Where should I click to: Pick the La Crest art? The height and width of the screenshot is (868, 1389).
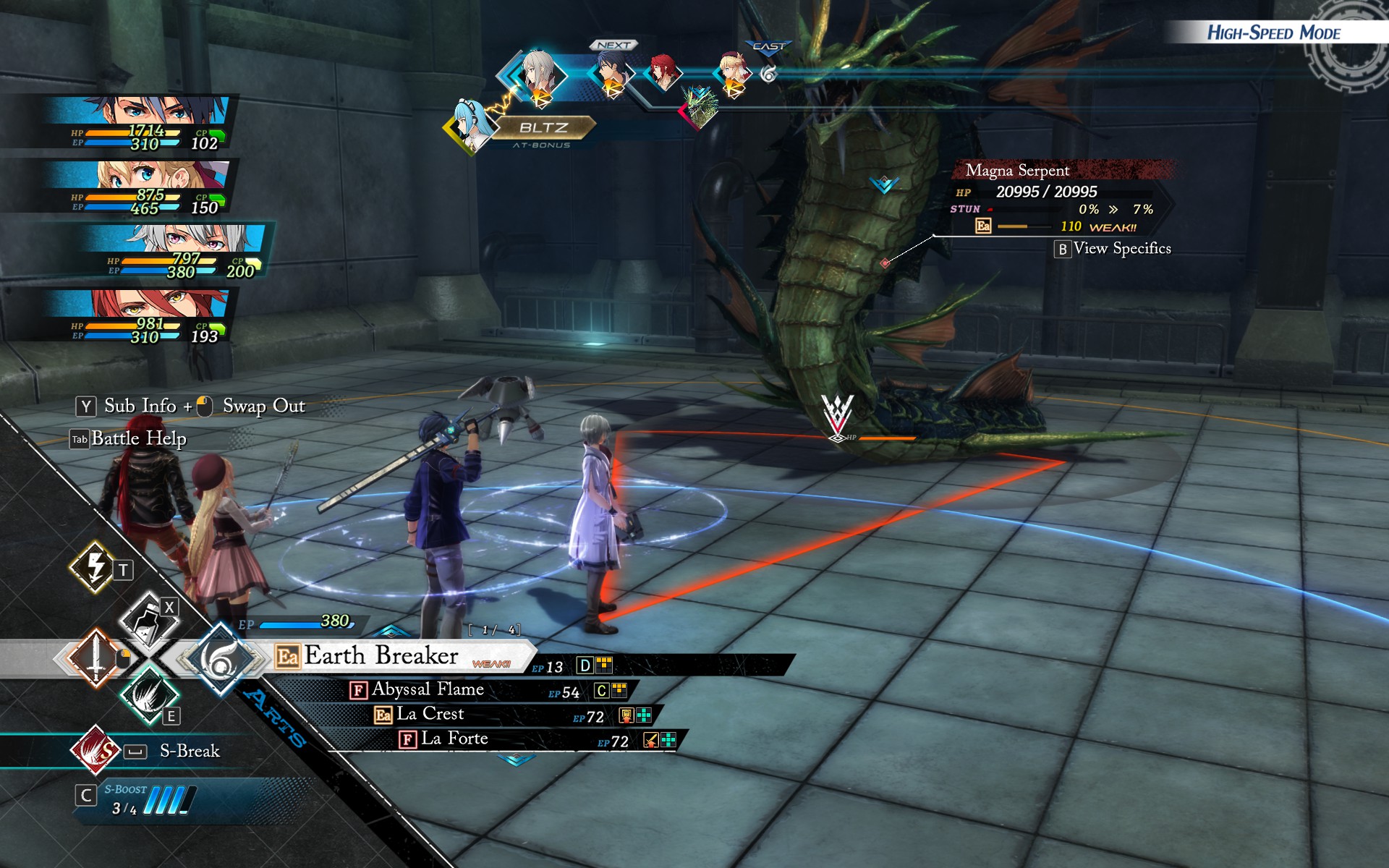pos(430,715)
